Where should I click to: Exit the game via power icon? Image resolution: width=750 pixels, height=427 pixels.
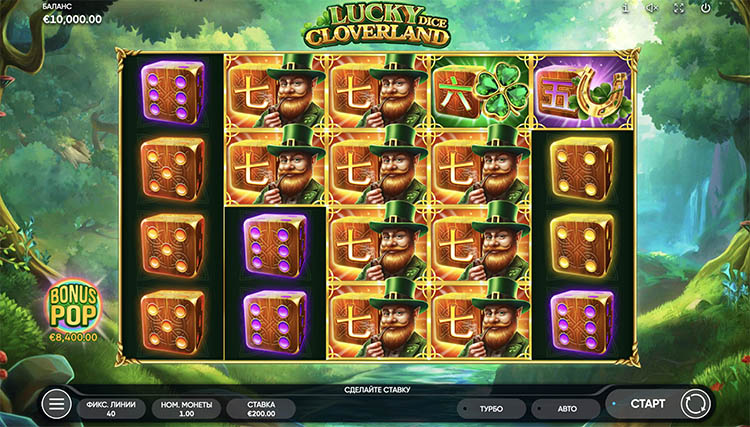(x=705, y=8)
